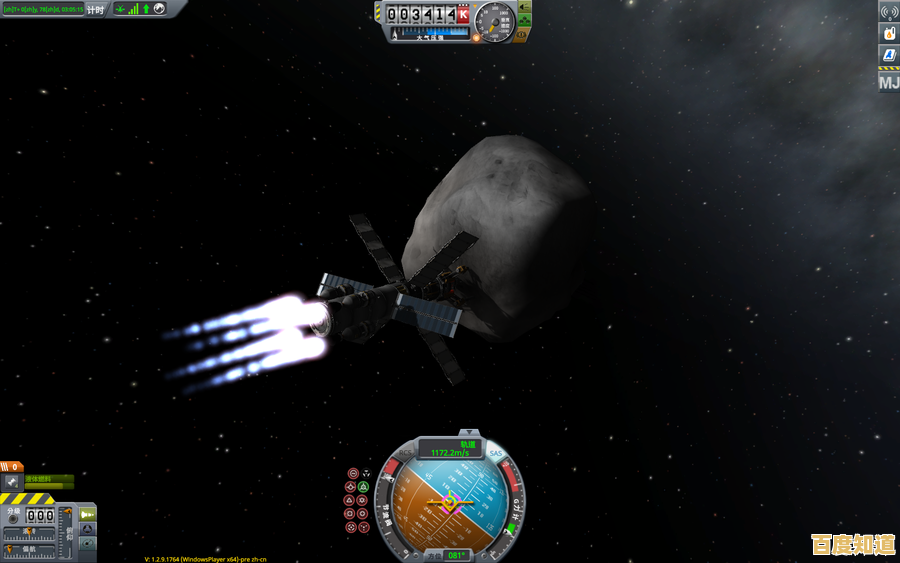
Task: Open the yellow bottom tab beside altimeter
Action: (x=522, y=34)
